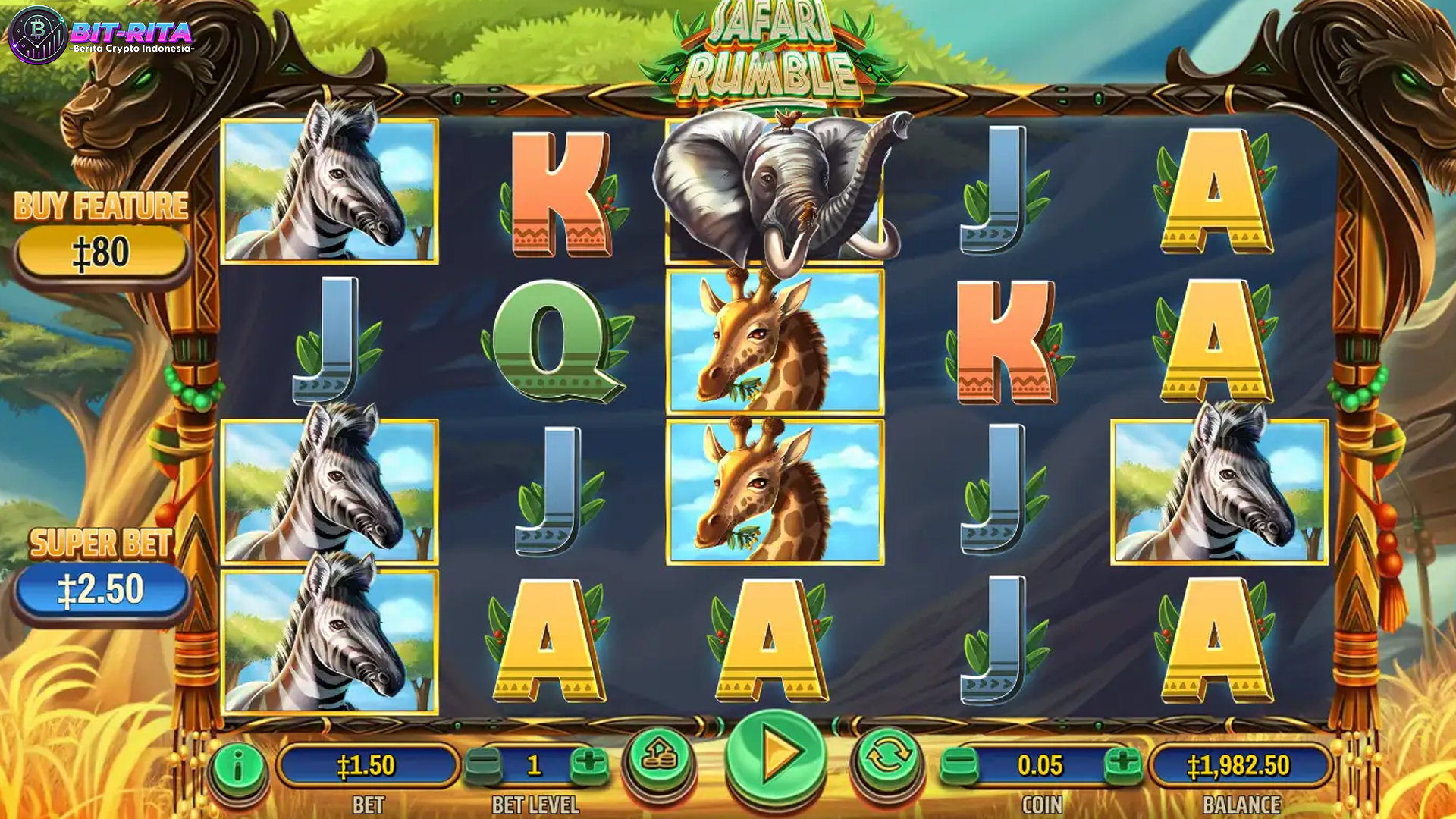Open the Bit-Rita watermark logo
Viewport: 1456px width, 819px height.
[102, 35]
